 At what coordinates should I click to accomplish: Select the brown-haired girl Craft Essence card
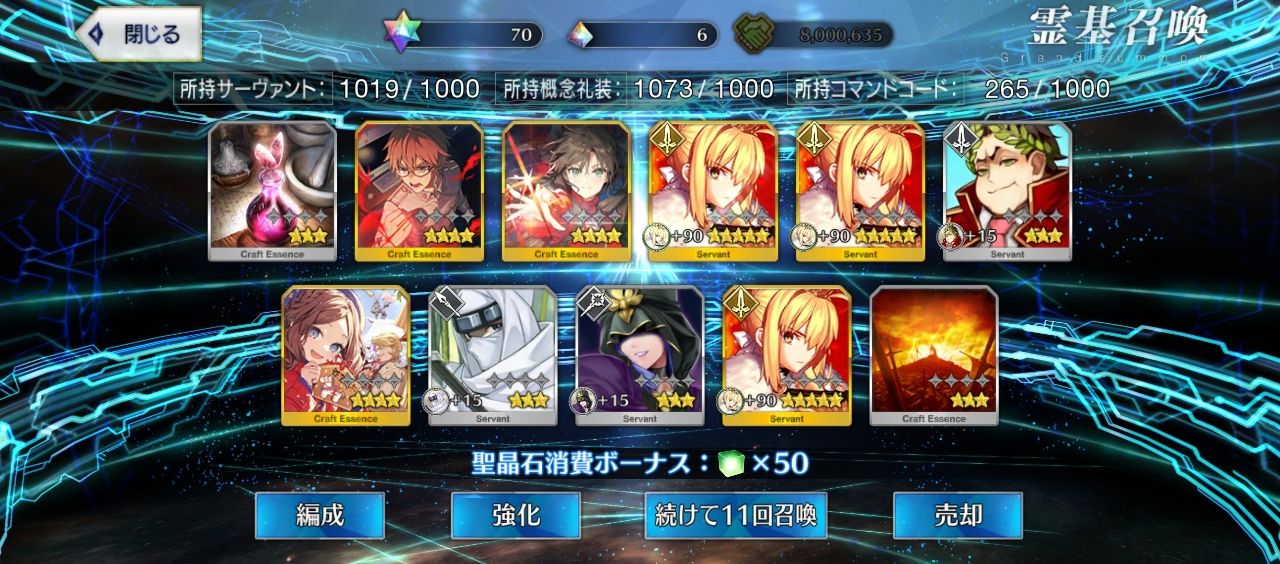[x=345, y=355]
